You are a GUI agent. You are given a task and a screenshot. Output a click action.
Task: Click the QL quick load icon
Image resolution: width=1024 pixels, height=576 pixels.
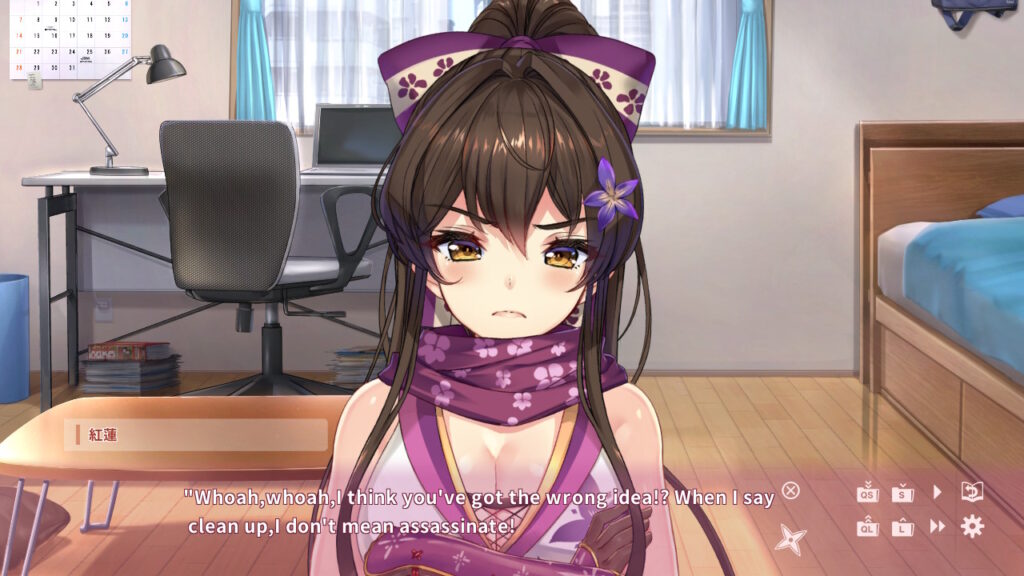[867, 526]
